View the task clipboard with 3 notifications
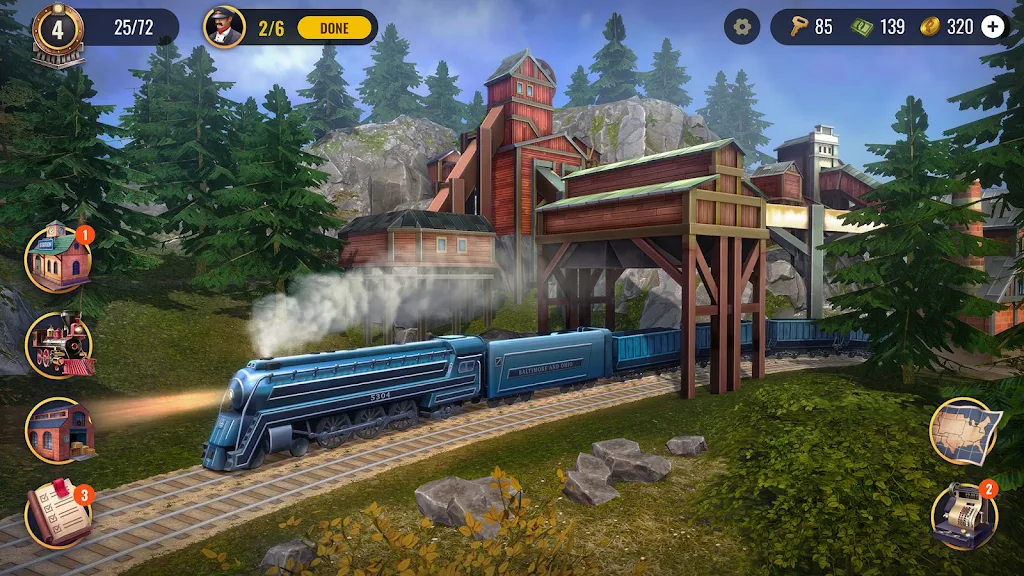Viewport: 1024px width, 576px height. (x=58, y=515)
